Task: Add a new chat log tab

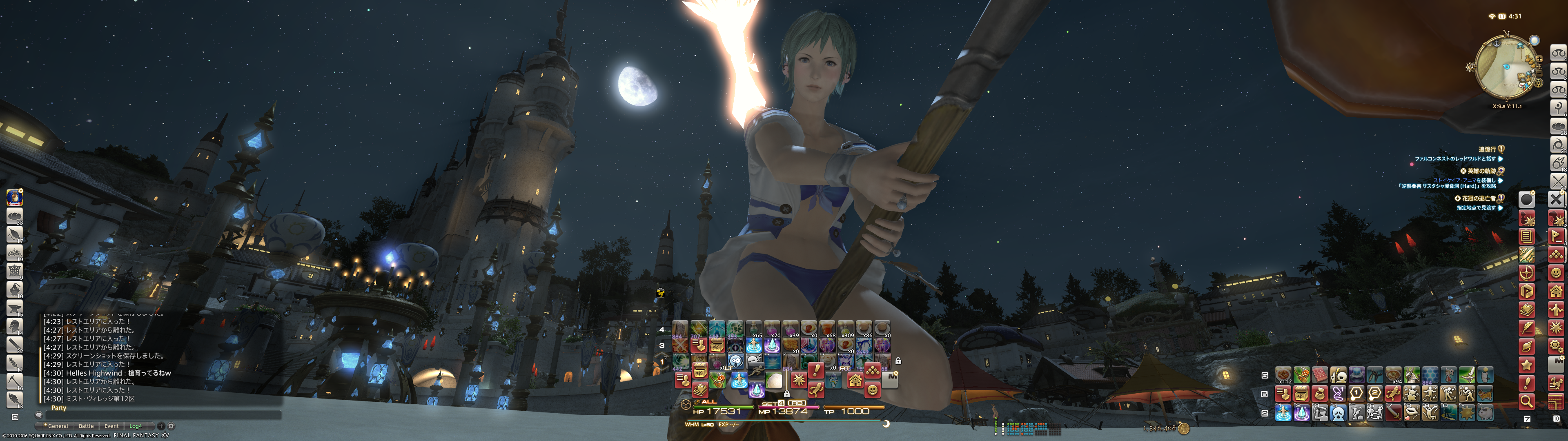Action: (x=161, y=426)
